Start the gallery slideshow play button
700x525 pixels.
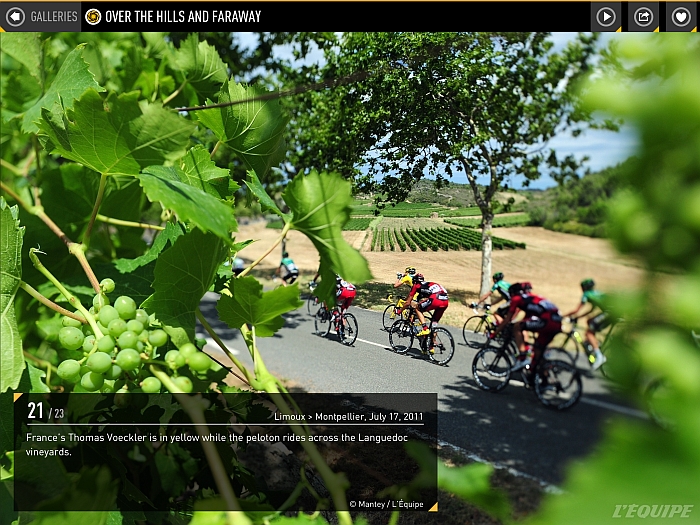click(x=606, y=16)
